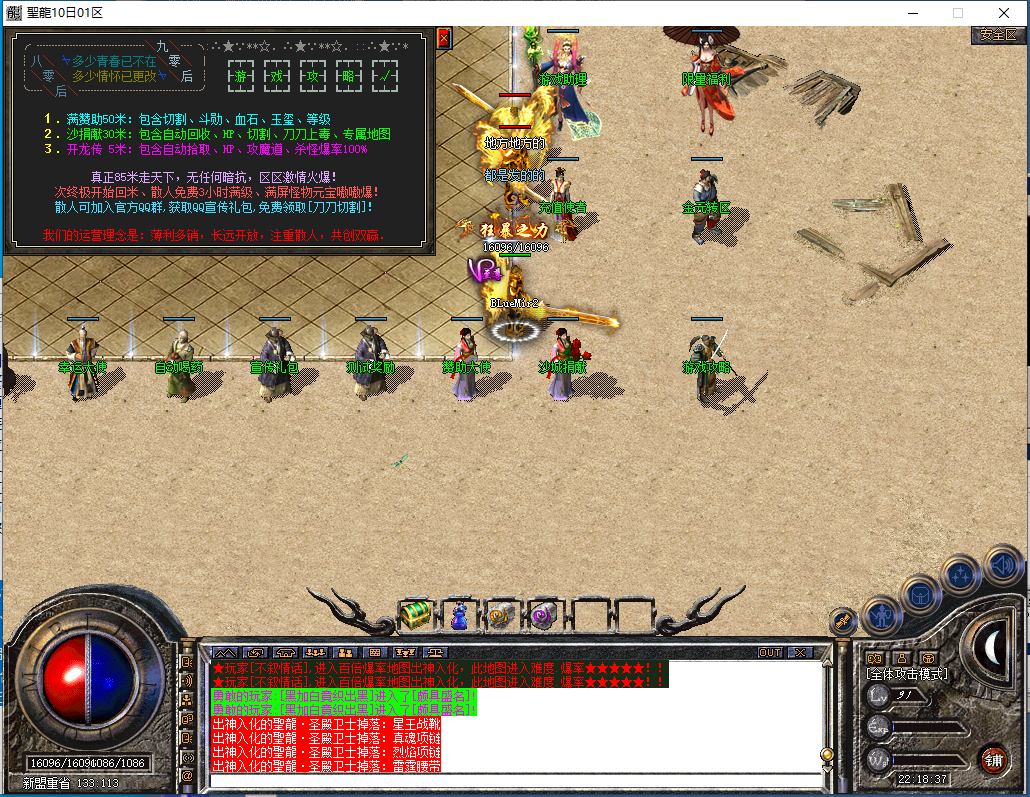Use the blue potion bottle in the quick bar

tap(459, 615)
